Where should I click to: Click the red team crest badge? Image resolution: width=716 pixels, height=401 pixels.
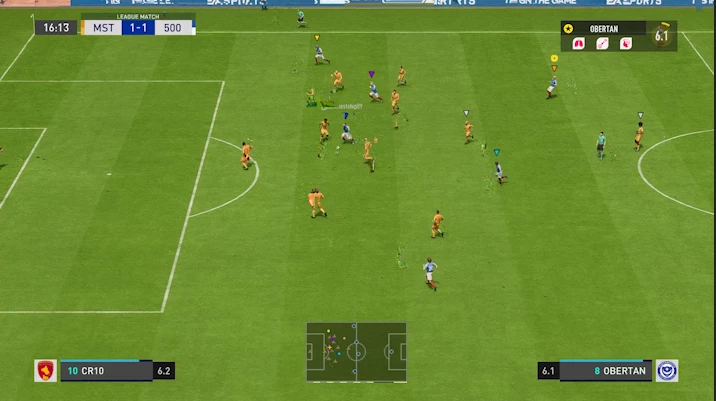46,370
